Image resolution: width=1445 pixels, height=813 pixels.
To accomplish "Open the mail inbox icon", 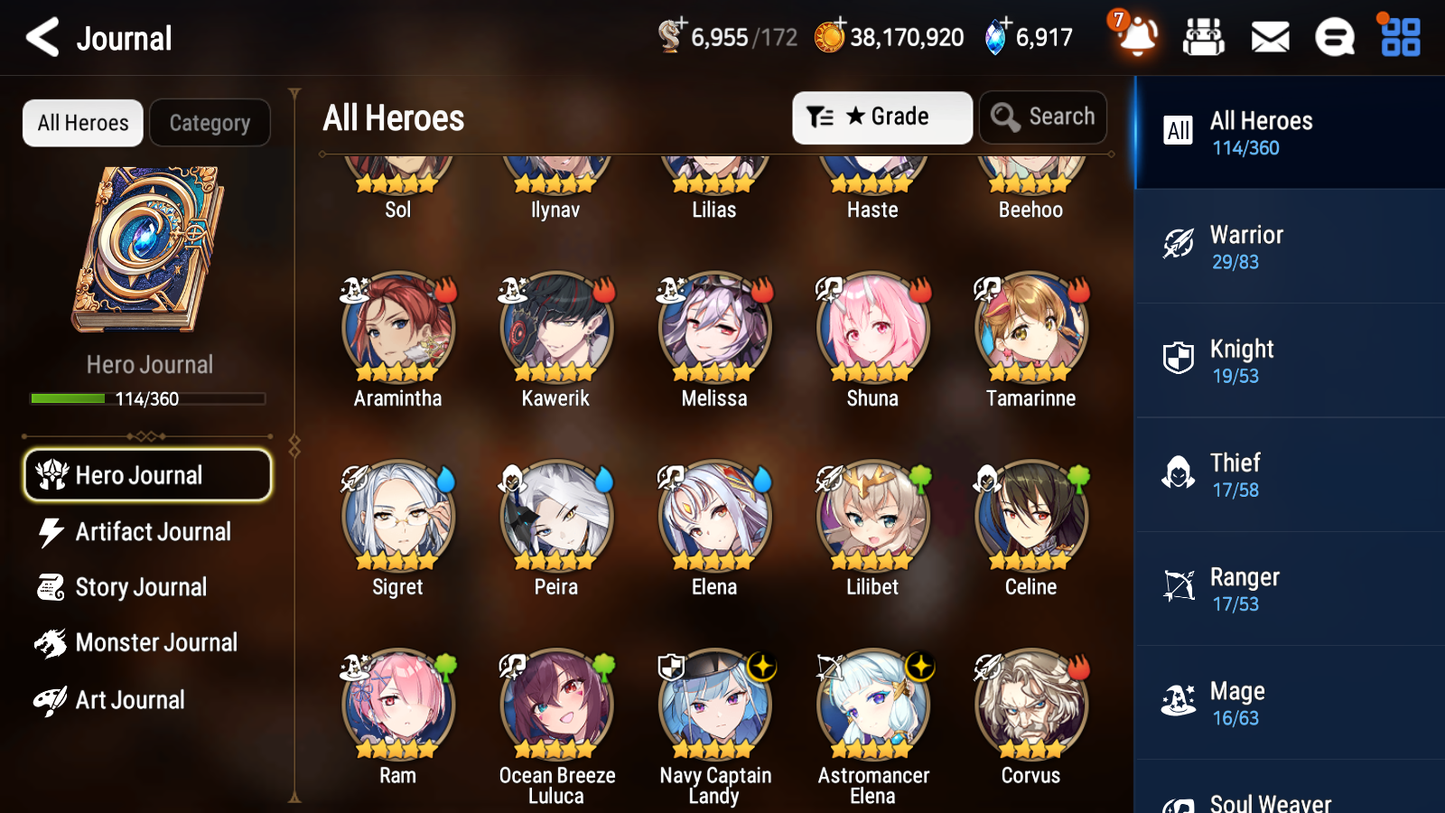I will point(1270,36).
